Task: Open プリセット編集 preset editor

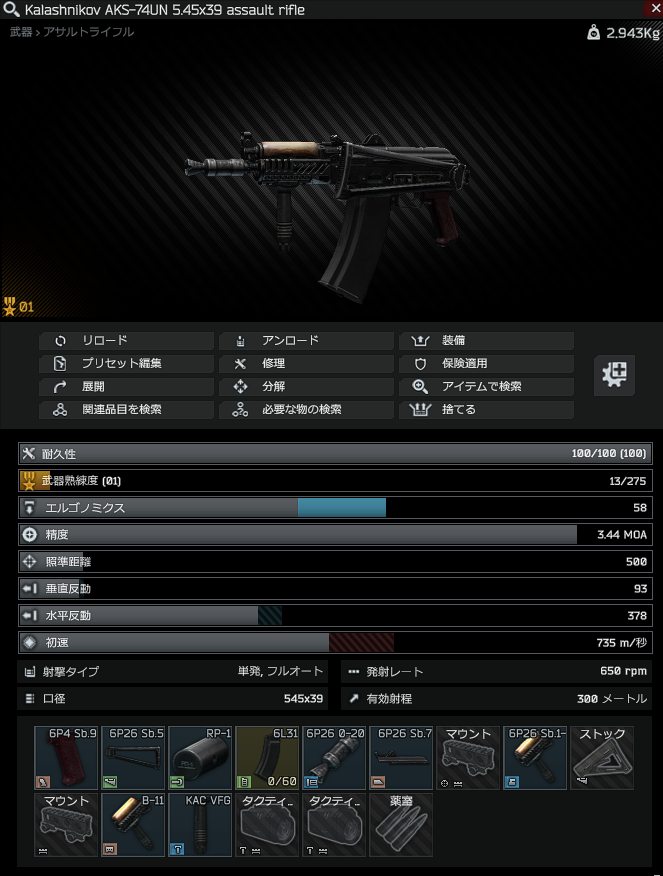Action: coord(127,364)
